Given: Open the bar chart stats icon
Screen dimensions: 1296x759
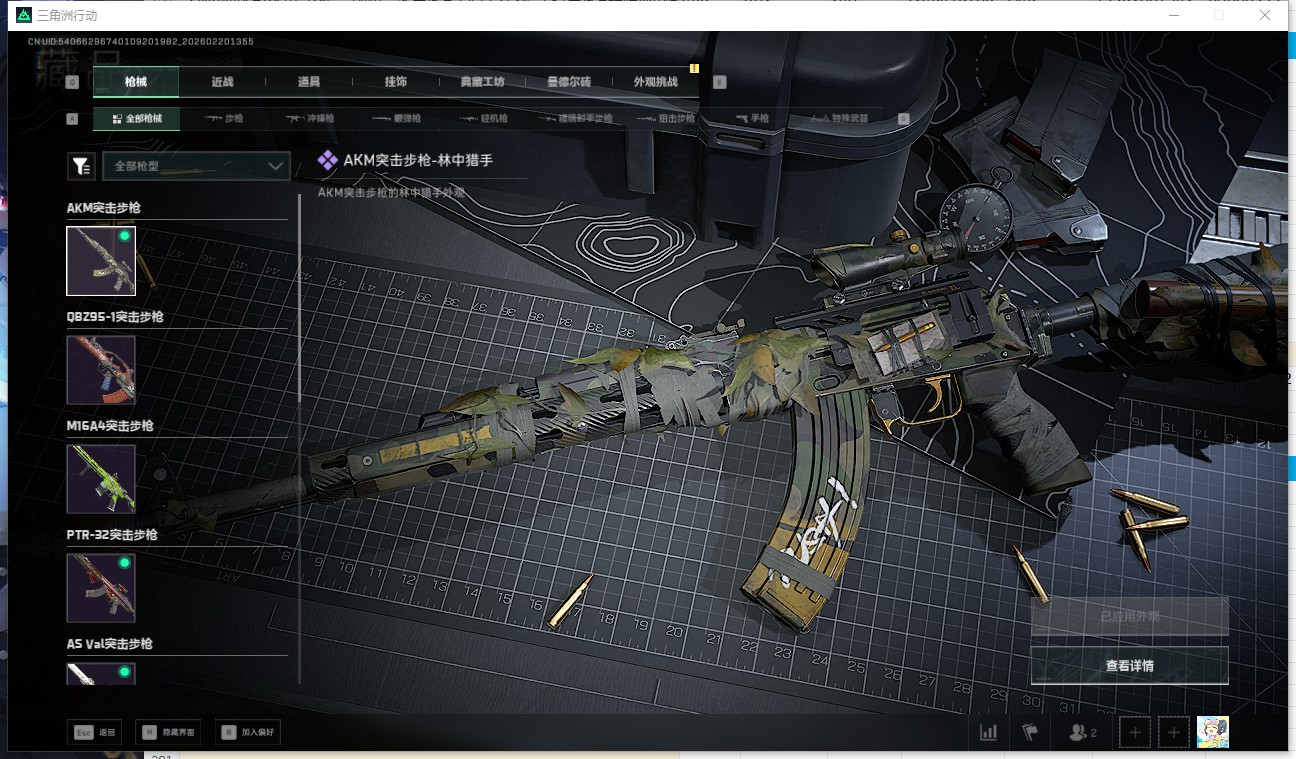Looking at the screenshot, I should [988, 732].
